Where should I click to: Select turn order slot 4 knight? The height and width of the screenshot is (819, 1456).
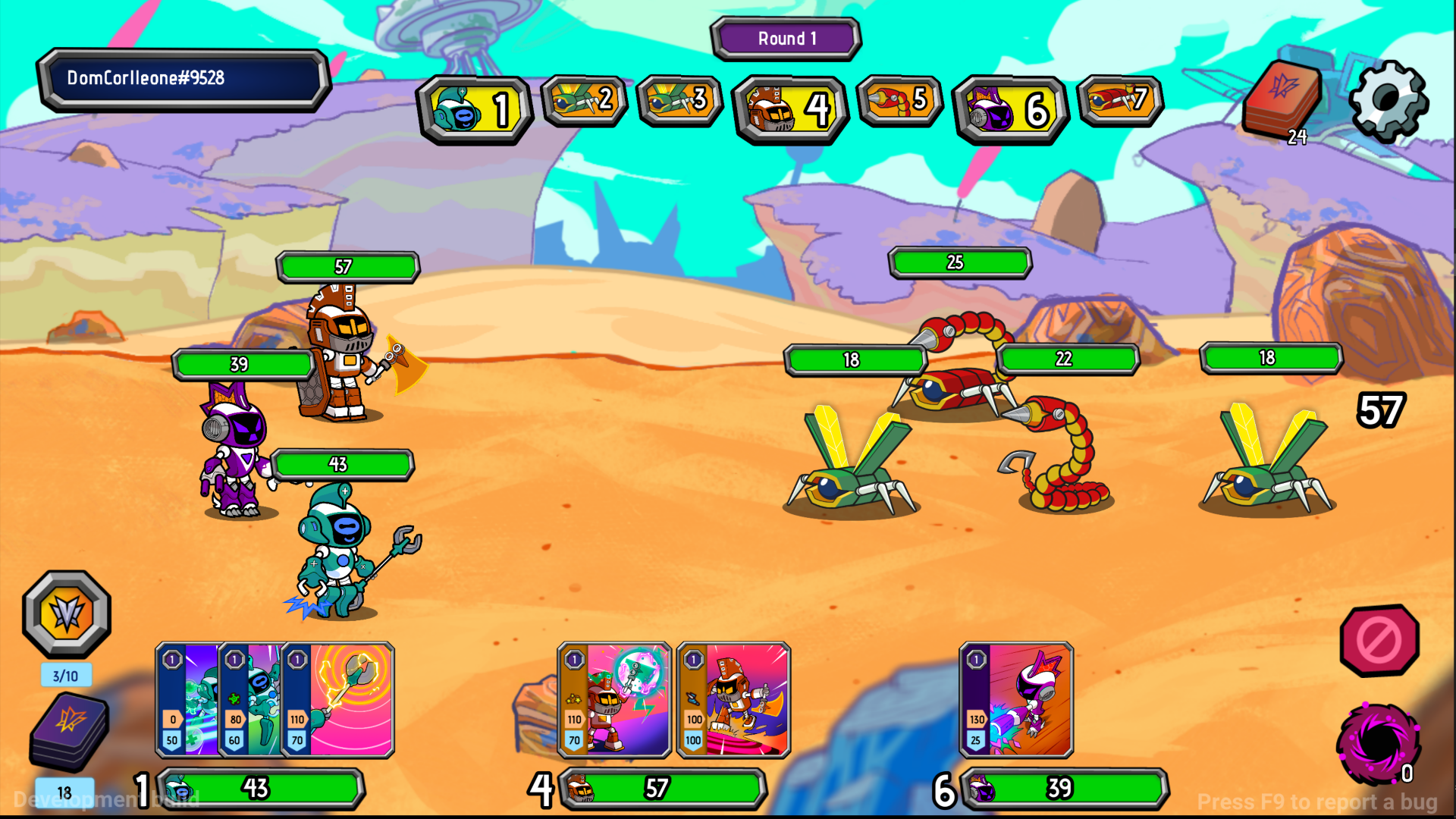tap(789, 110)
